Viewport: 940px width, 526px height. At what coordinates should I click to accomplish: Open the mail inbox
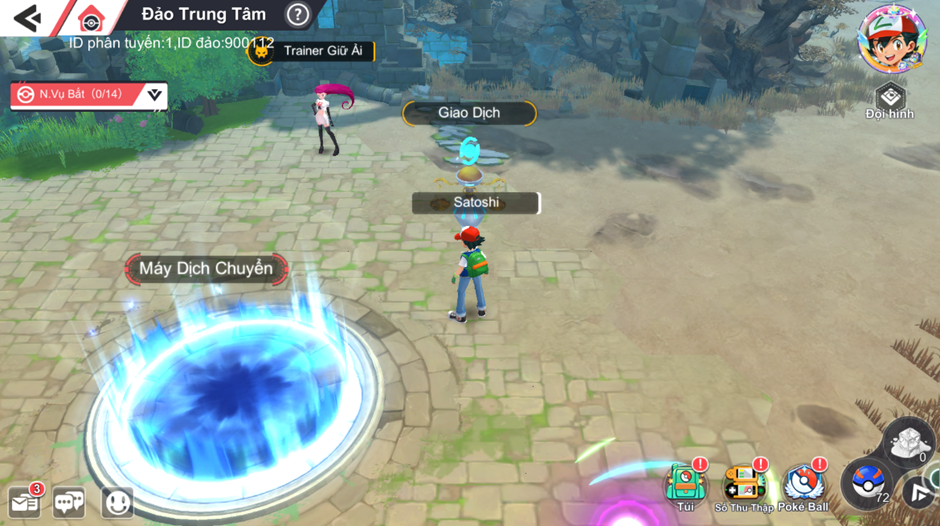25,501
